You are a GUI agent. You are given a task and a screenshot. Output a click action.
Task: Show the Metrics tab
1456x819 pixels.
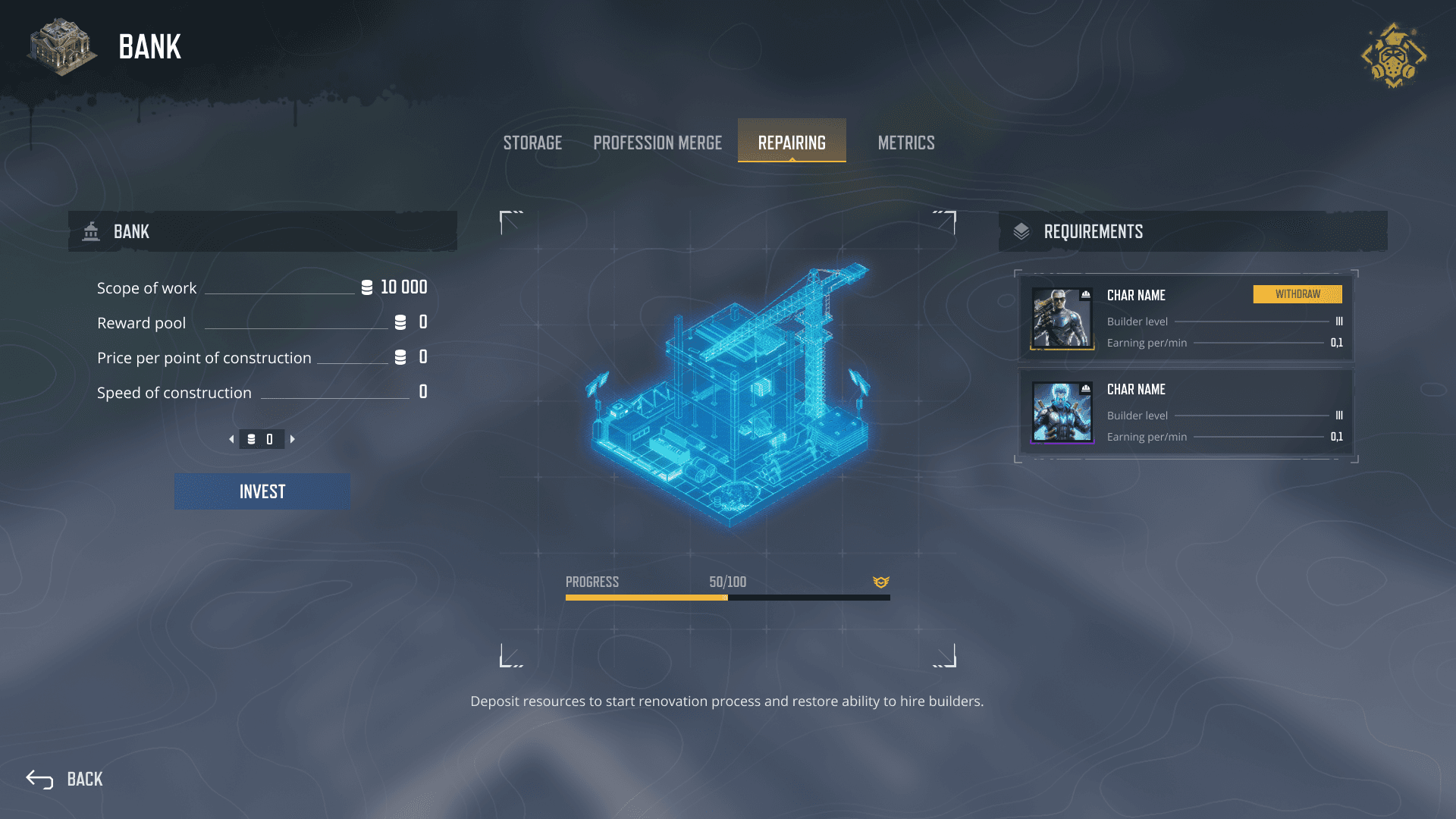tap(906, 143)
